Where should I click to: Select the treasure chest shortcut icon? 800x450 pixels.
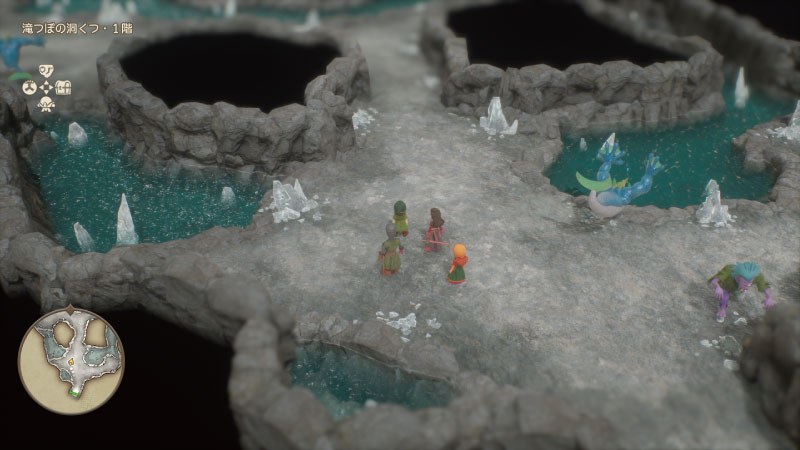tap(63, 87)
